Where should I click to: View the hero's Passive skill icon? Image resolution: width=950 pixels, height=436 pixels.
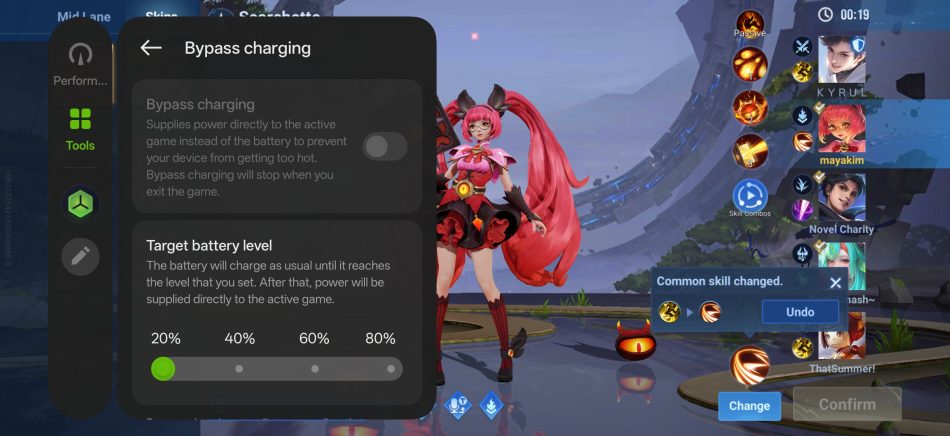(x=750, y=25)
